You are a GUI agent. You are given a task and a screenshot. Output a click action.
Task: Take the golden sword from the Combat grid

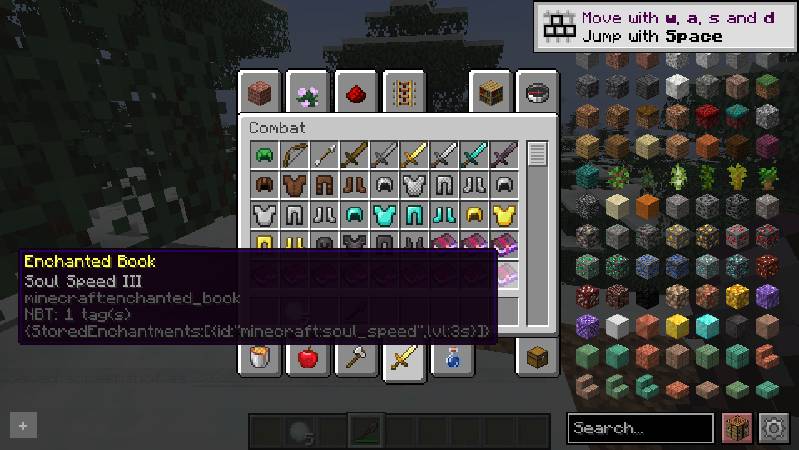(414, 154)
